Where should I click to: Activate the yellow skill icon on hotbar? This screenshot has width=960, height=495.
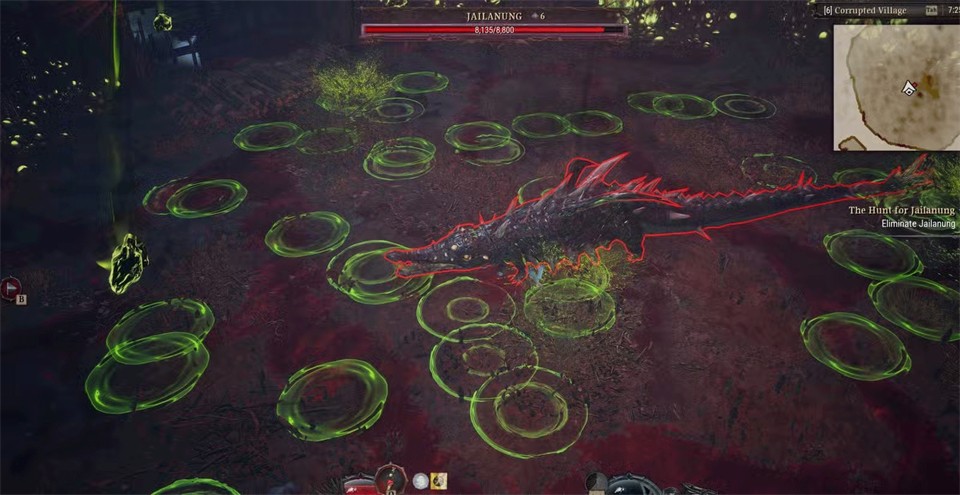[439, 481]
